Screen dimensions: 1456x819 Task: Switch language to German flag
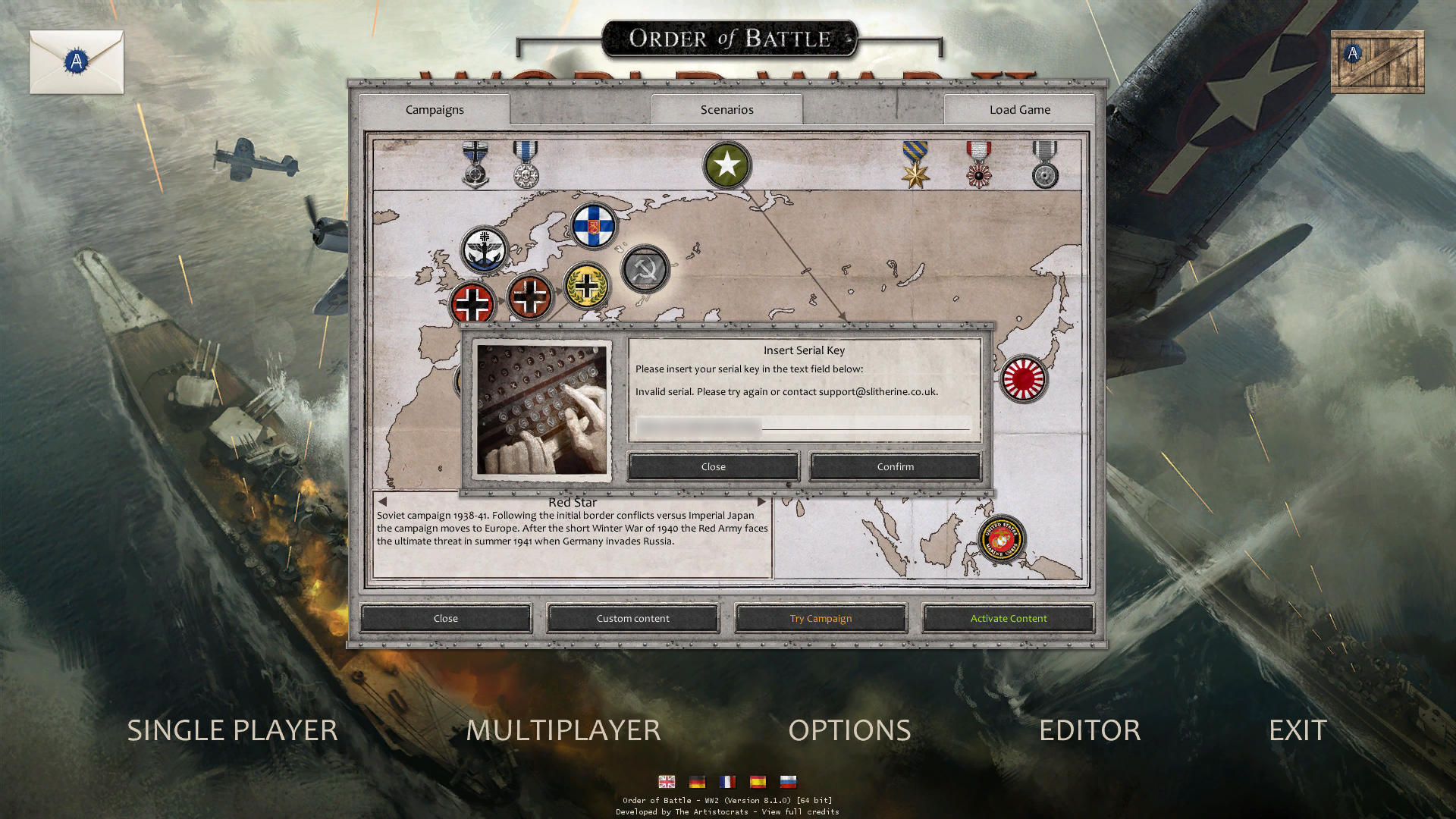[697, 782]
